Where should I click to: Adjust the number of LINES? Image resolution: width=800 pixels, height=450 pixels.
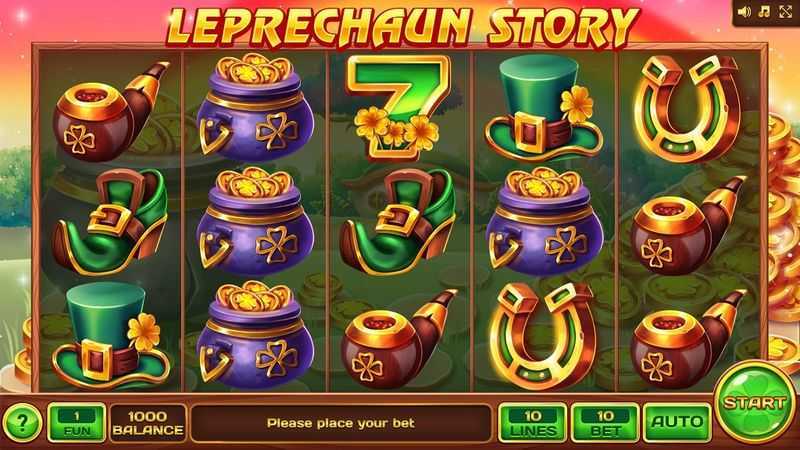(x=531, y=422)
